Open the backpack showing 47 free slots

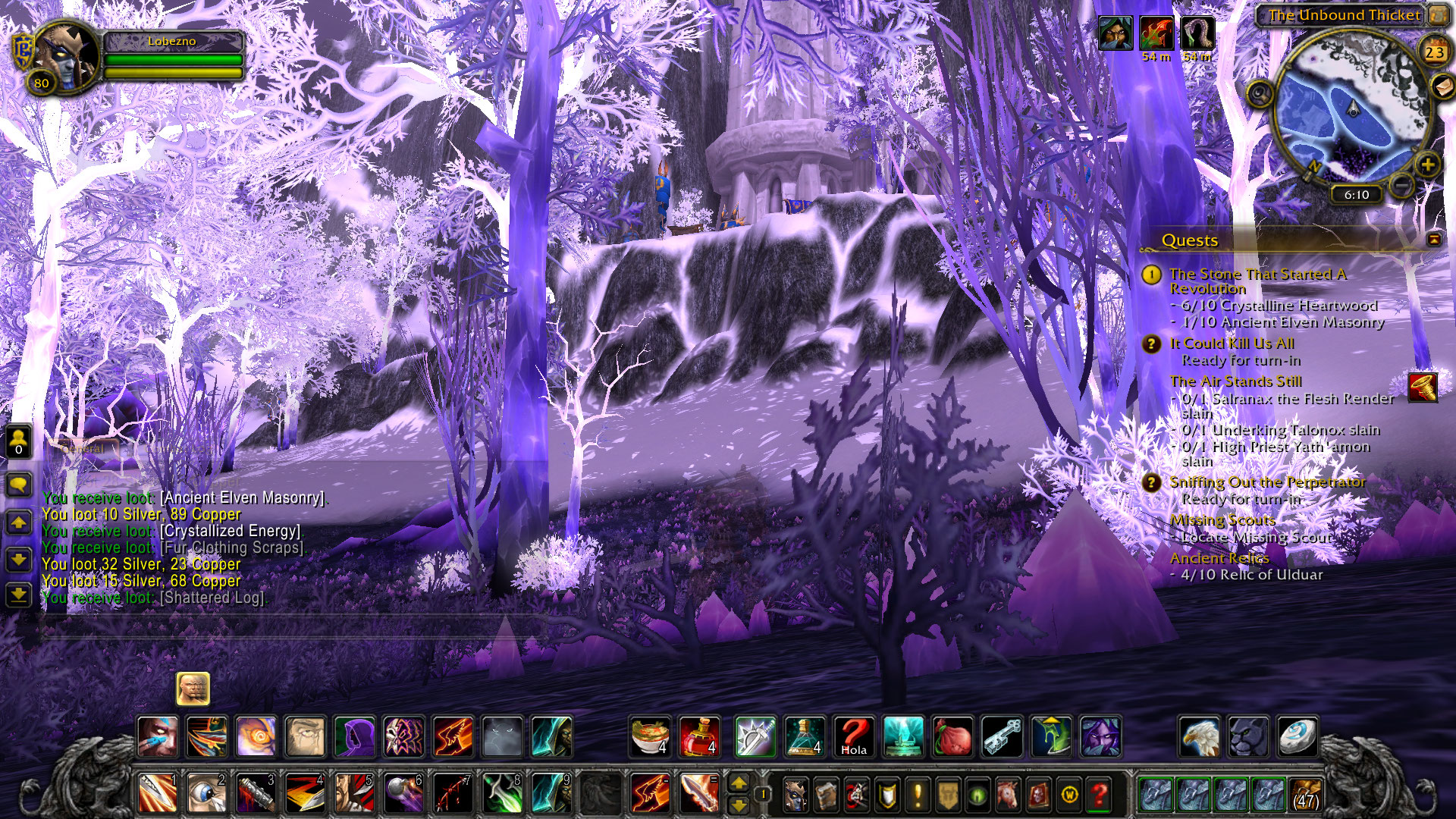(1305, 794)
